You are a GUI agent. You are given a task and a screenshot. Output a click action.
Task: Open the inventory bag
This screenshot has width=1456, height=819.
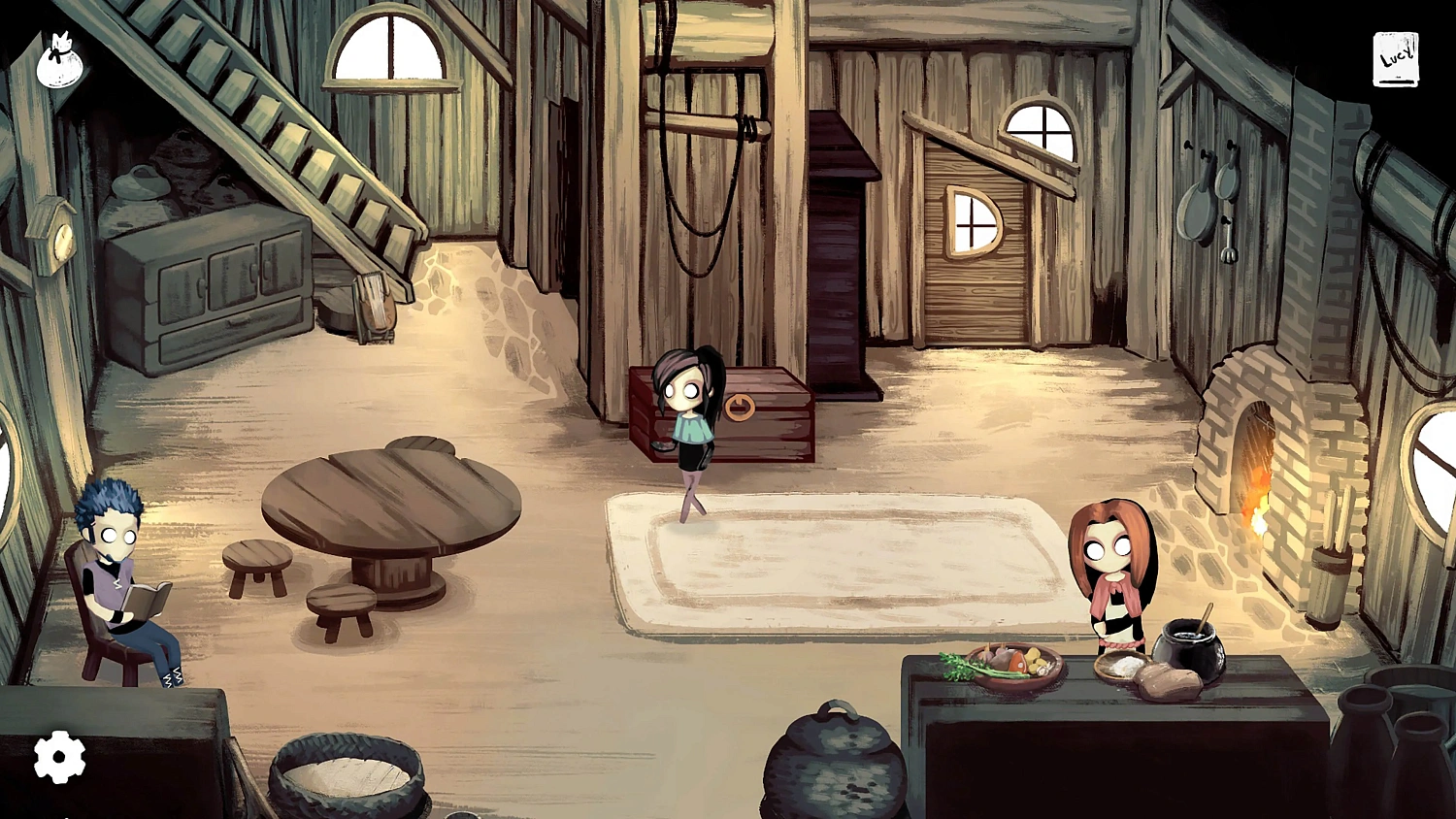pos(60,56)
